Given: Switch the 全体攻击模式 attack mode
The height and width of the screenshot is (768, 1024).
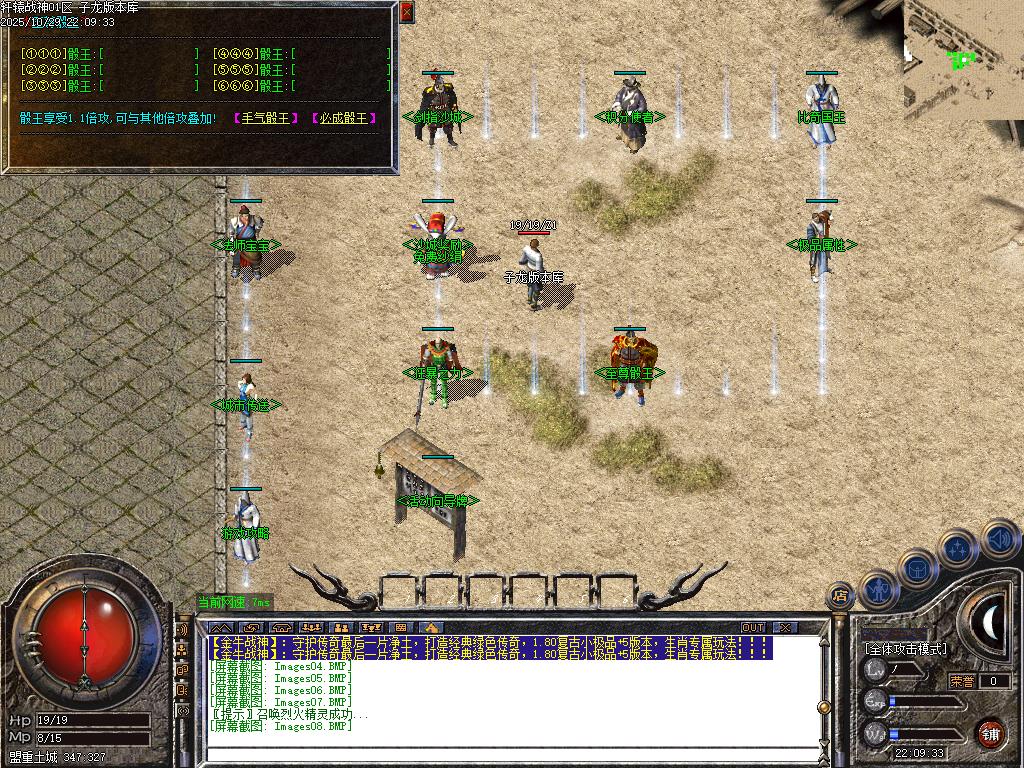Looking at the screenshot, I should pyautogui.click(x=905, y=649).
